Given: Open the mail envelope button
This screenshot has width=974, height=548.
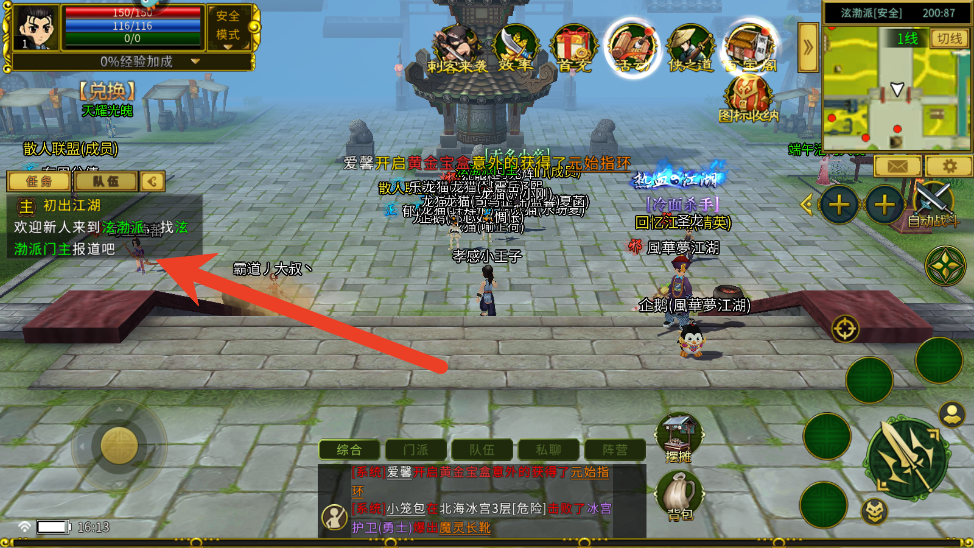Looking at the screenshot, I should point(897,166).
